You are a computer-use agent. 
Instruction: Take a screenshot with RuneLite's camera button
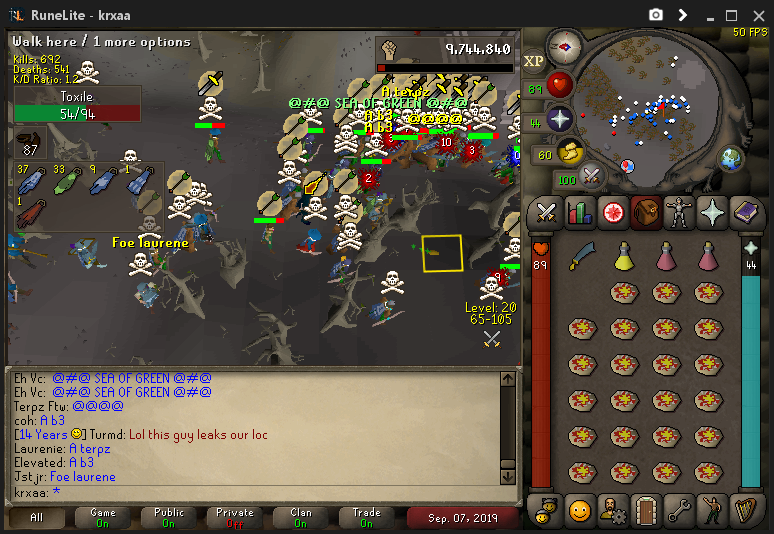(x=656, y=15)
